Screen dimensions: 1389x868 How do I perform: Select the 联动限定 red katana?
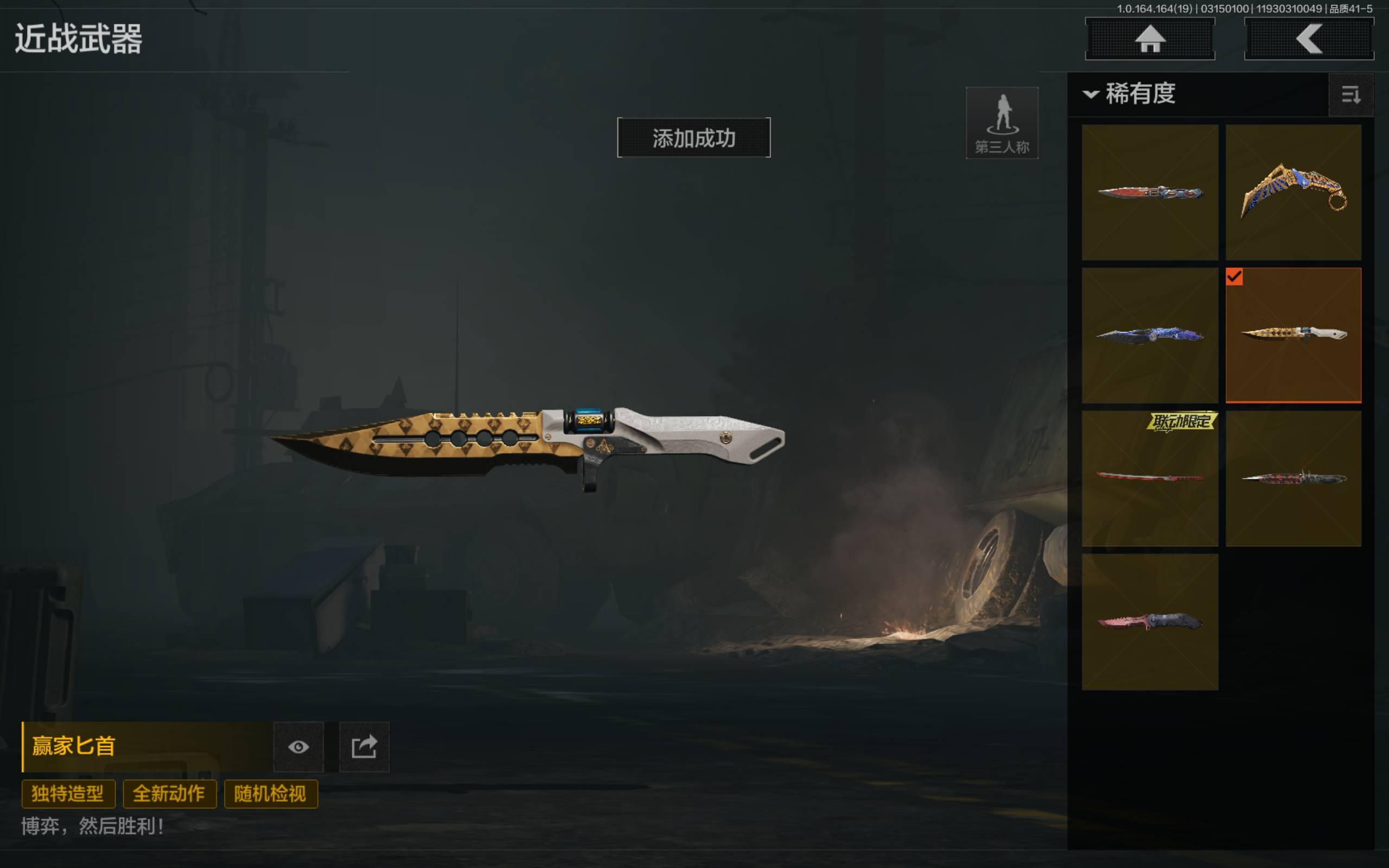coord(1150,477)
